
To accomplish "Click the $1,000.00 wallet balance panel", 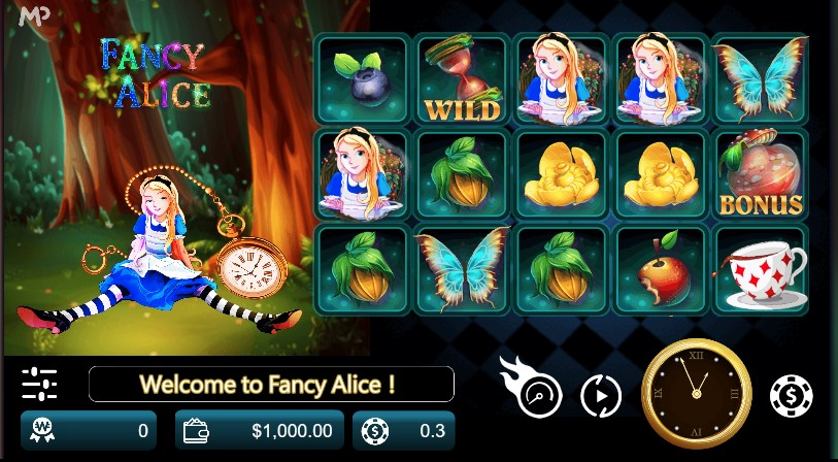I will pos(256,431).
